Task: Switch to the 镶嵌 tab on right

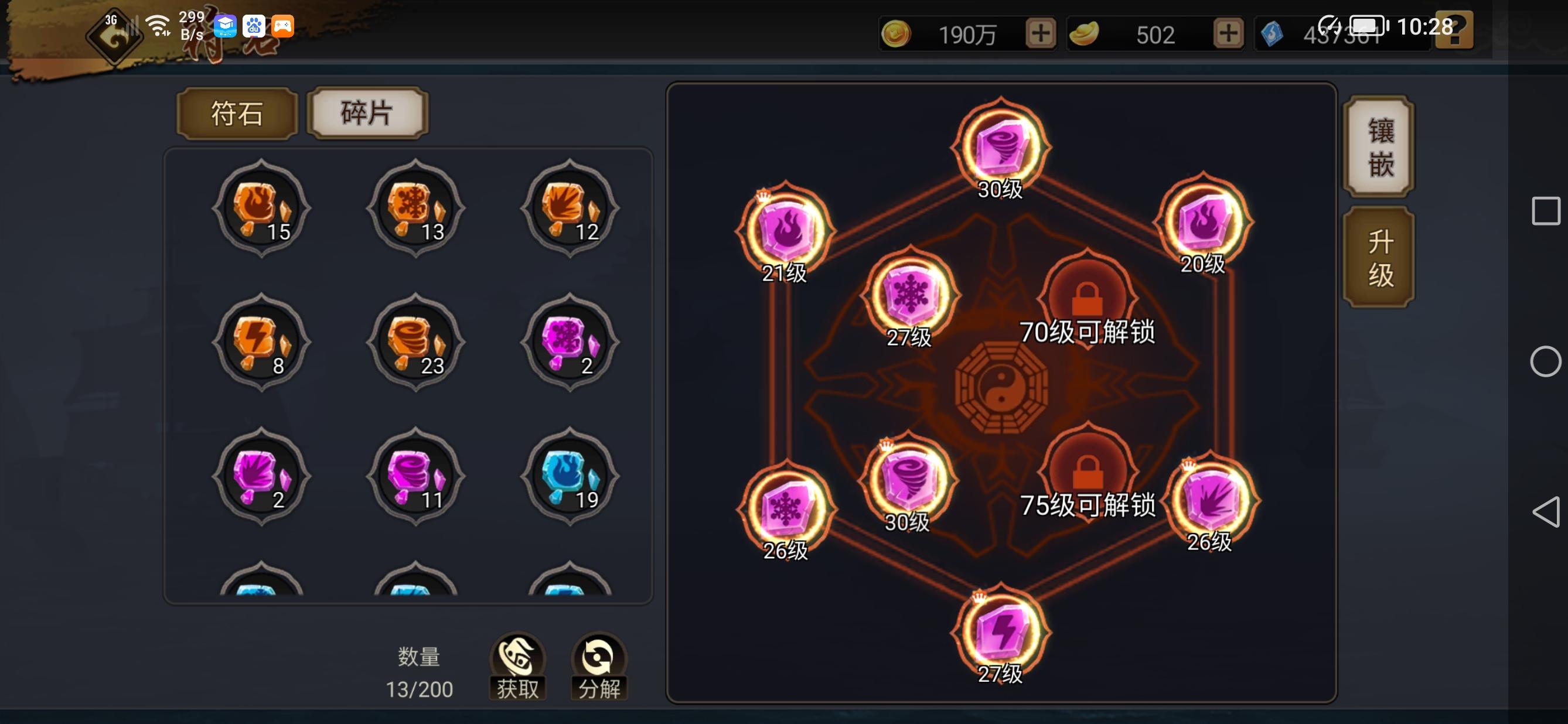Action: coord(1378,147)
